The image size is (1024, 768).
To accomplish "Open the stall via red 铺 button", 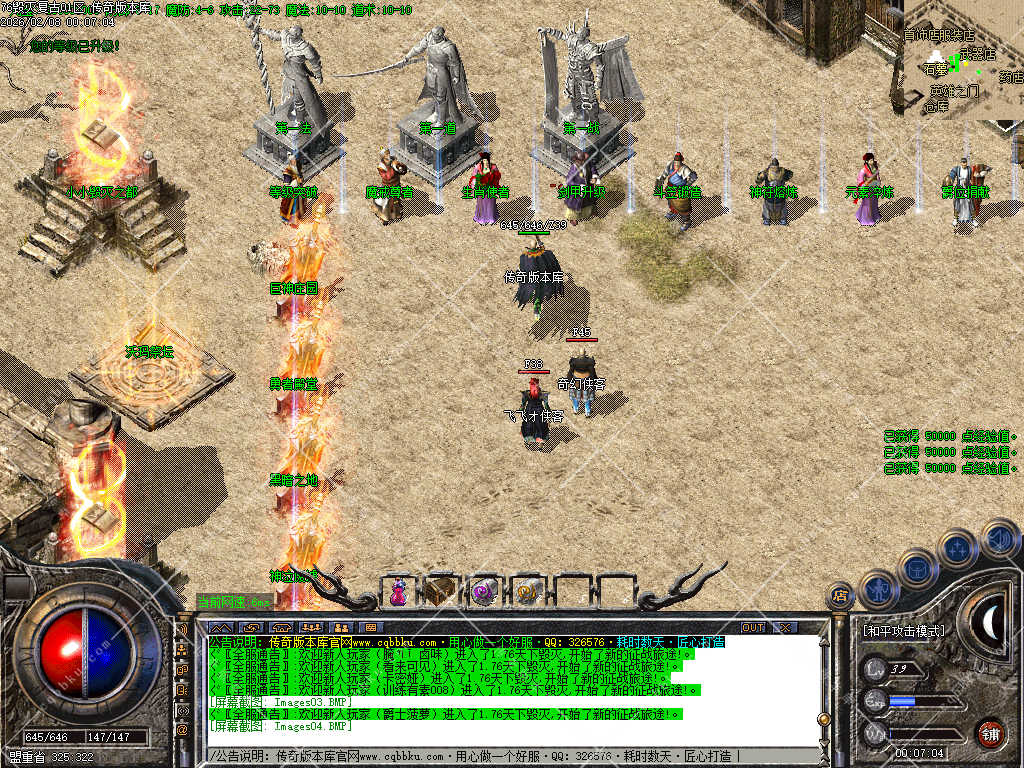I will tap(990, 731).
